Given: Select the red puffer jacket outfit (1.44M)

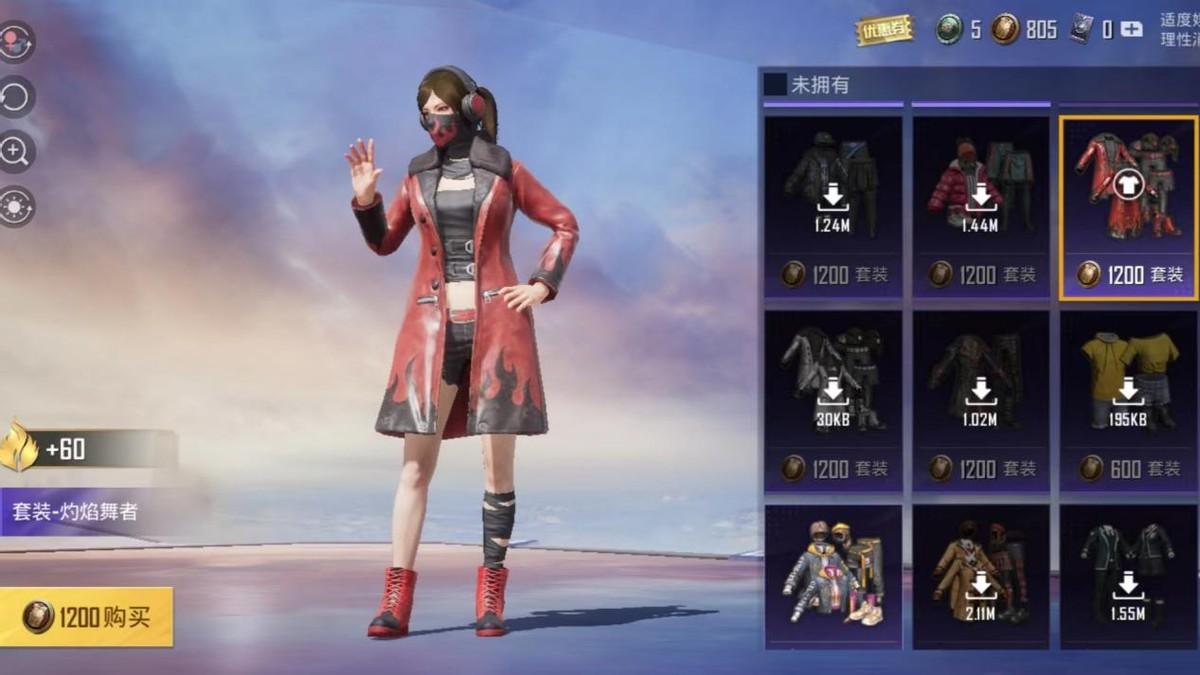Looking at the screenshot, I should [980, 206].
